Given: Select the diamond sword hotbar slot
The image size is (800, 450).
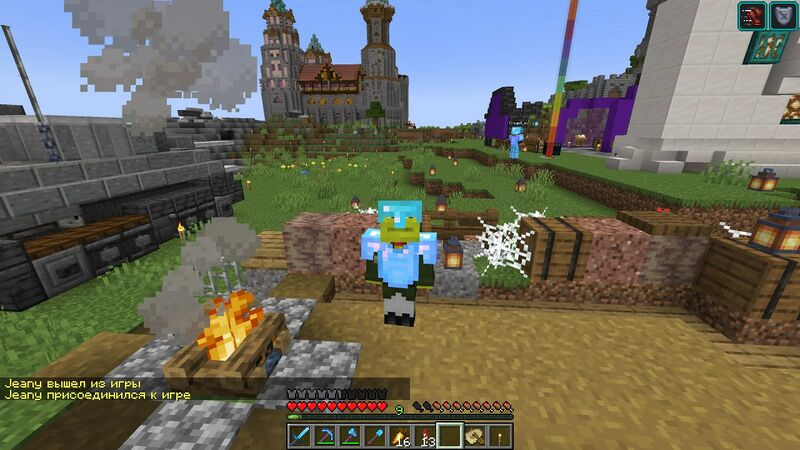Looking at the screenshot, I should (x=301, y=436).
